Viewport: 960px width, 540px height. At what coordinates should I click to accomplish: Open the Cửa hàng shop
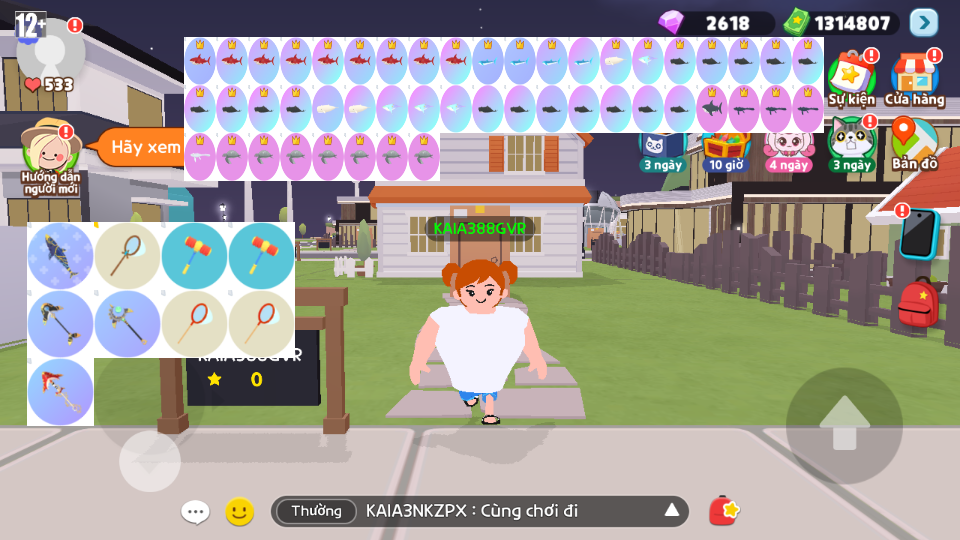(914, 77)
